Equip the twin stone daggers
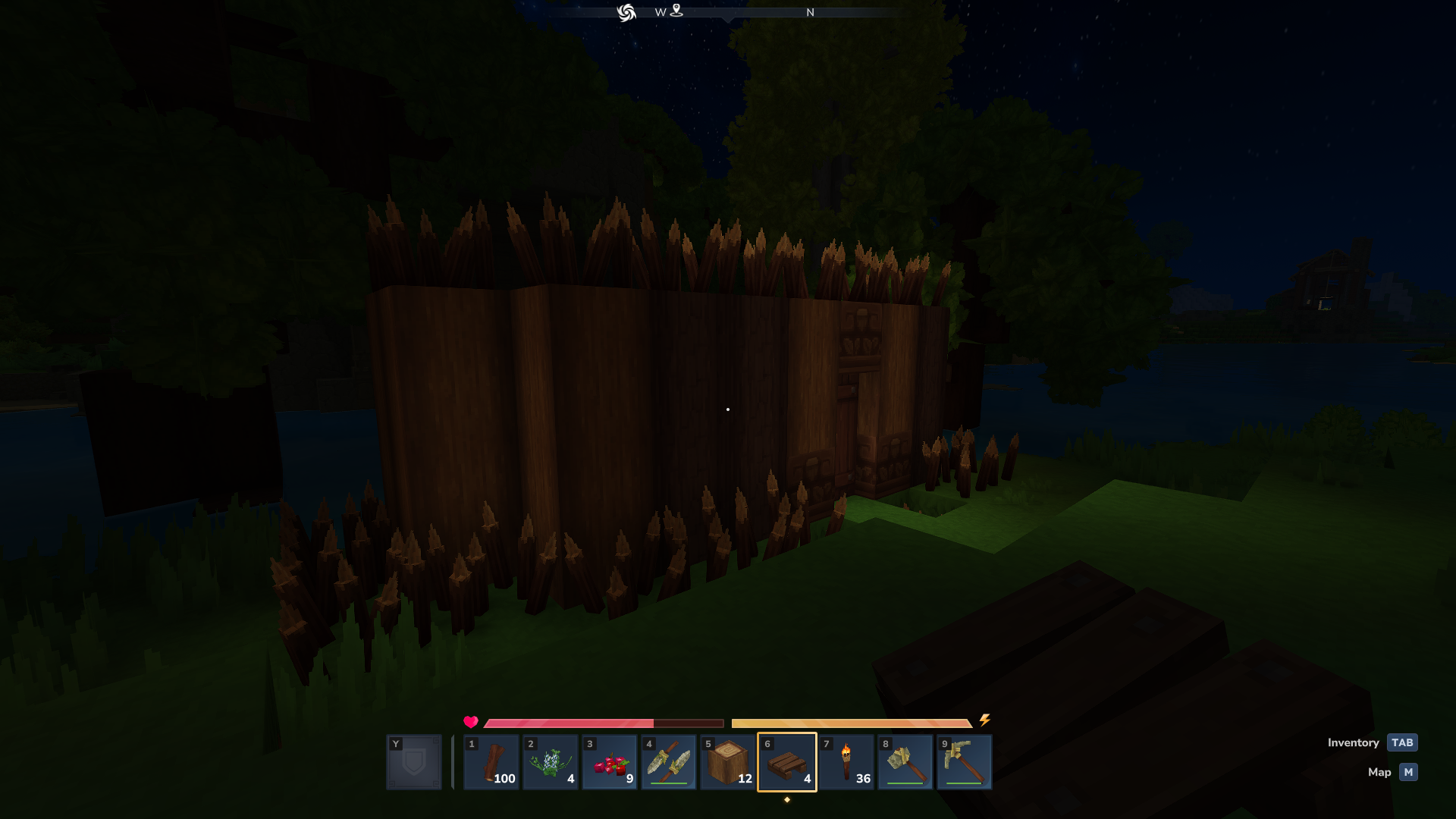 pos(669,762)
